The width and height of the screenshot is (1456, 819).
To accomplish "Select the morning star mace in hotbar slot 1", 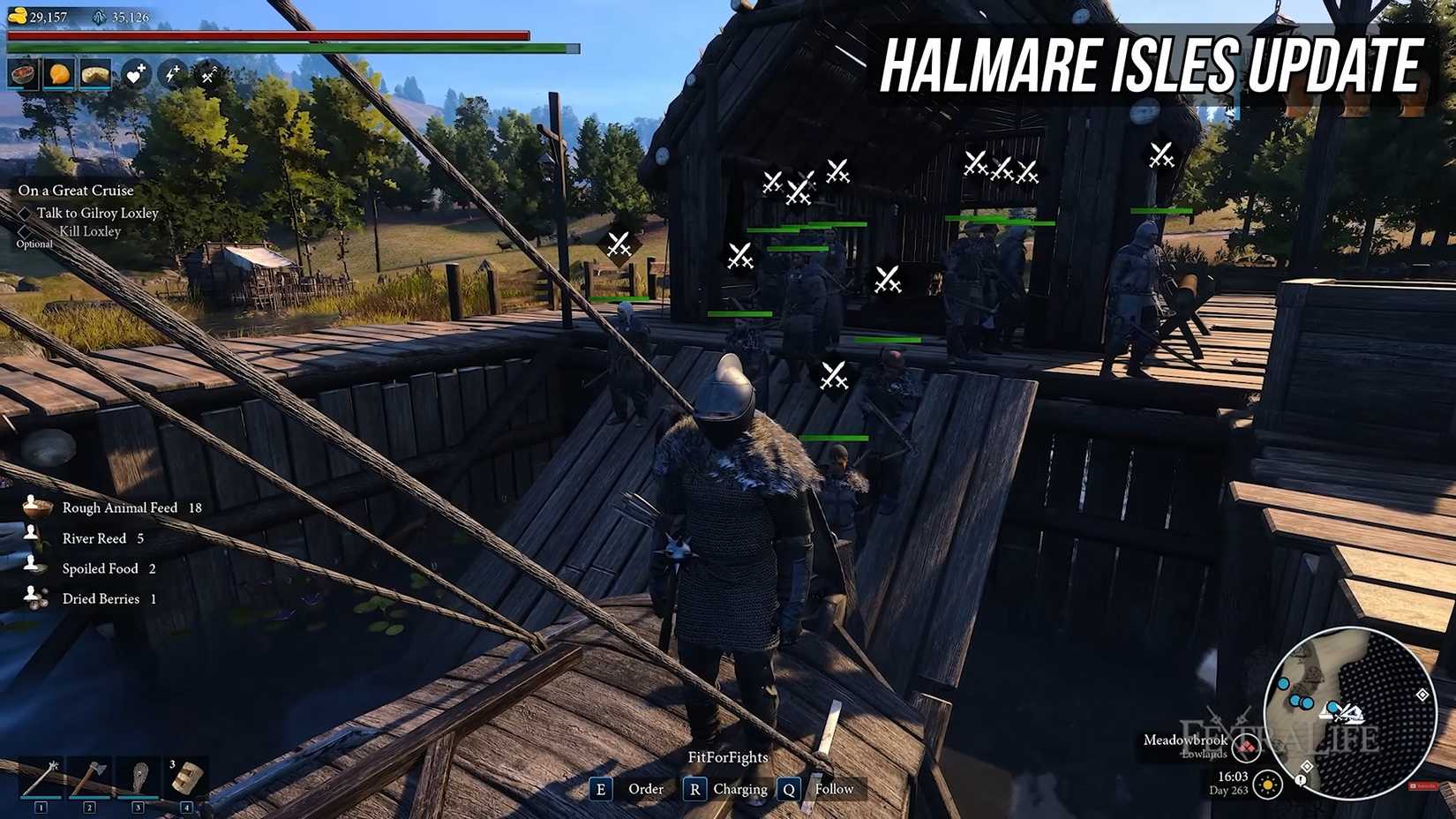I will (x=41, y=778).
